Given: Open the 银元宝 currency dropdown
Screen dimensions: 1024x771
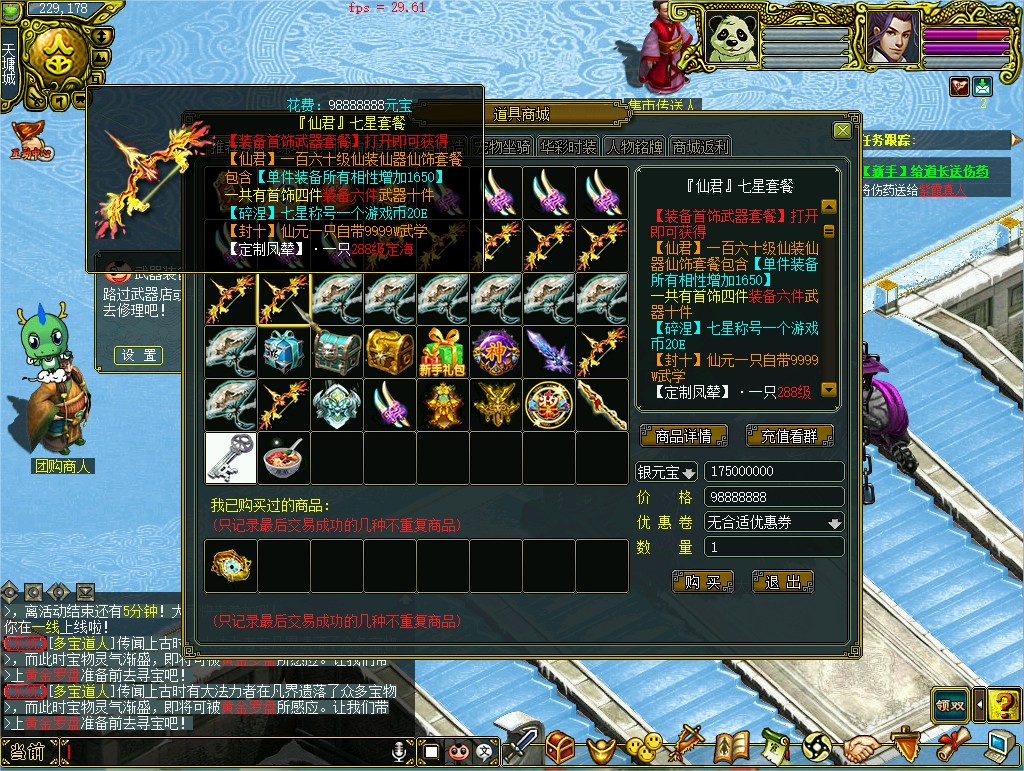Looking at the screenshot, I should click(x=667, y=472).
